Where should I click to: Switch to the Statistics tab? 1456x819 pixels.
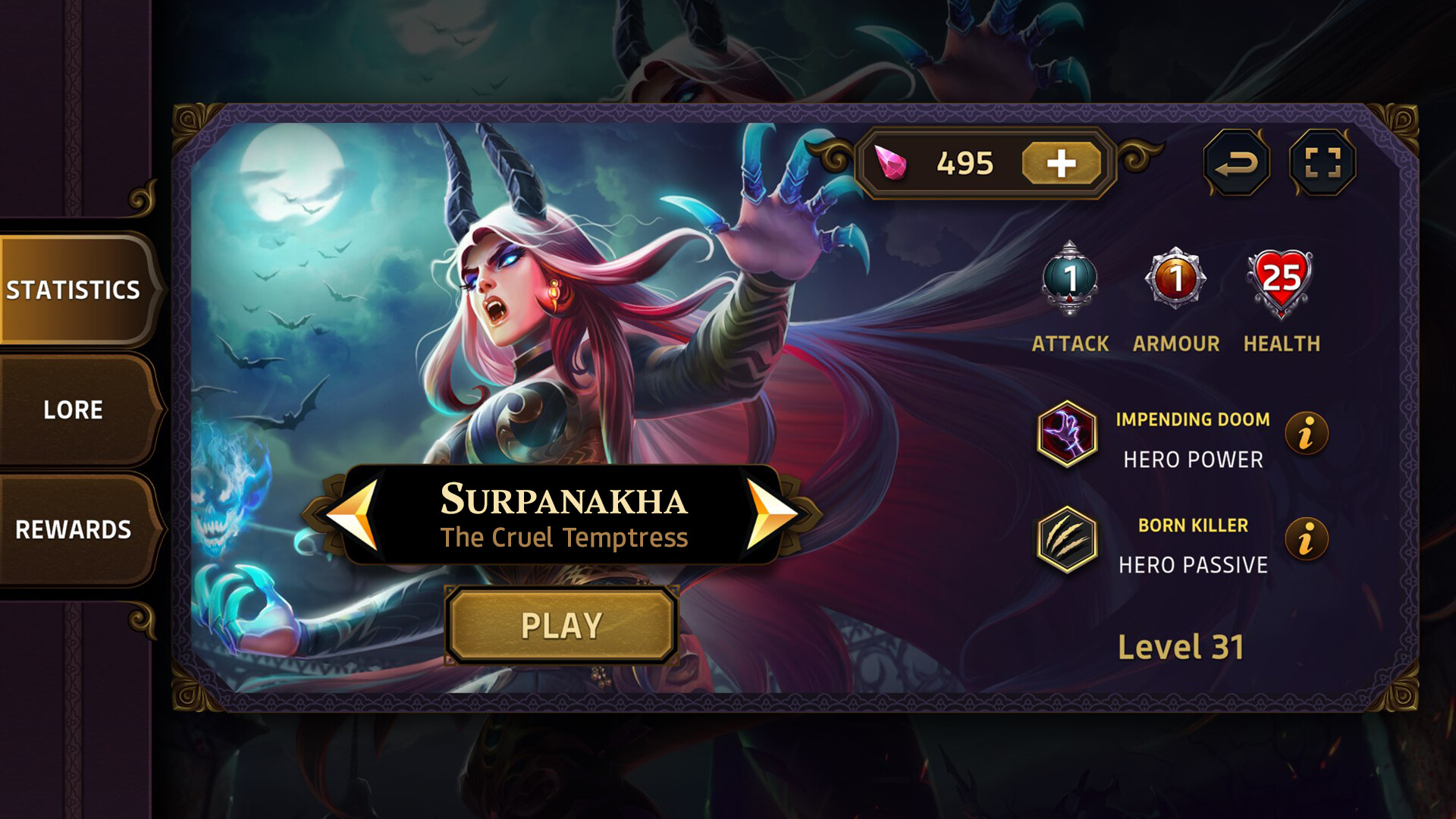pos(74,290)
